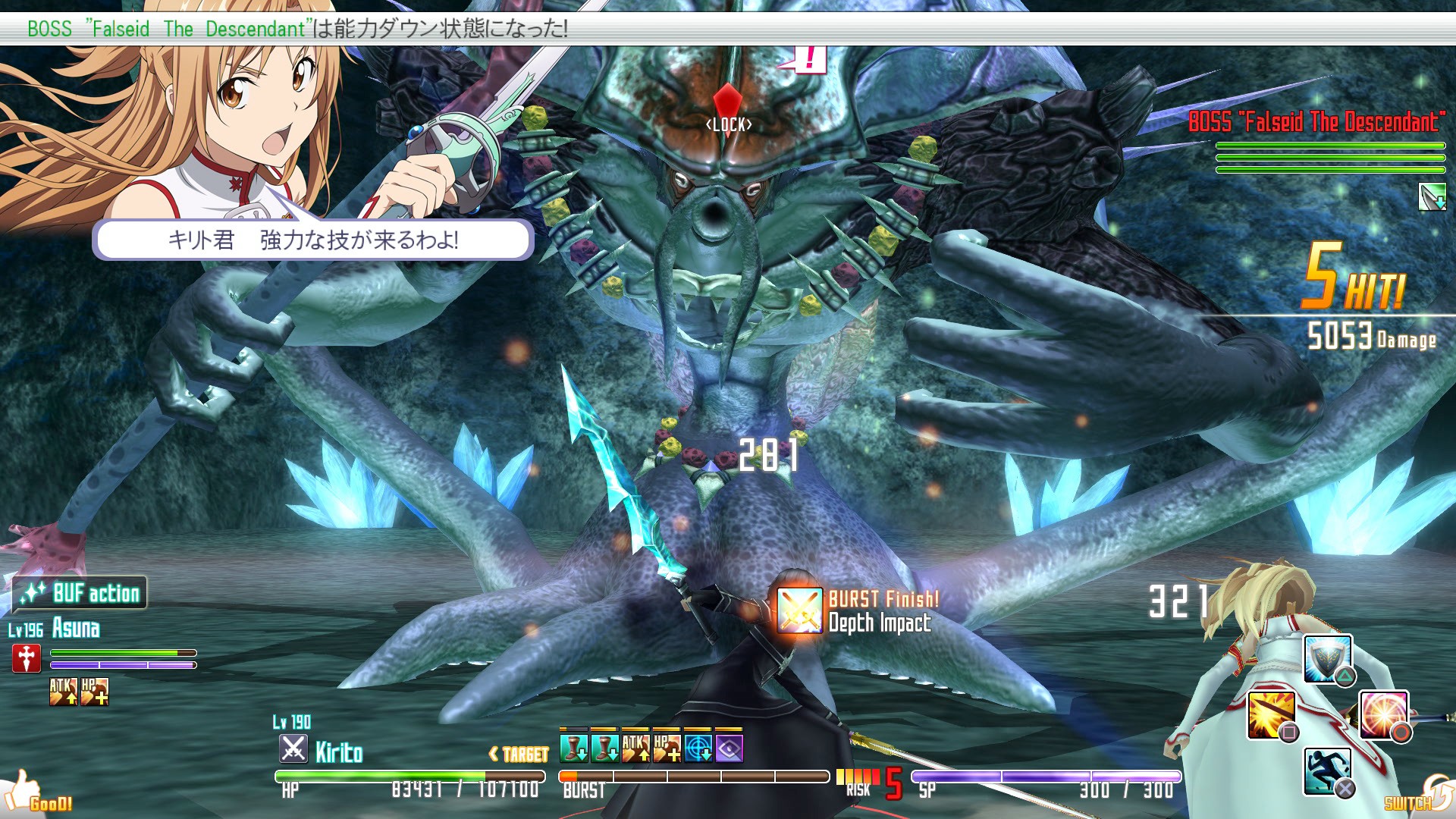Click Asuna's red rapier class icon

(x=27, y=658)
